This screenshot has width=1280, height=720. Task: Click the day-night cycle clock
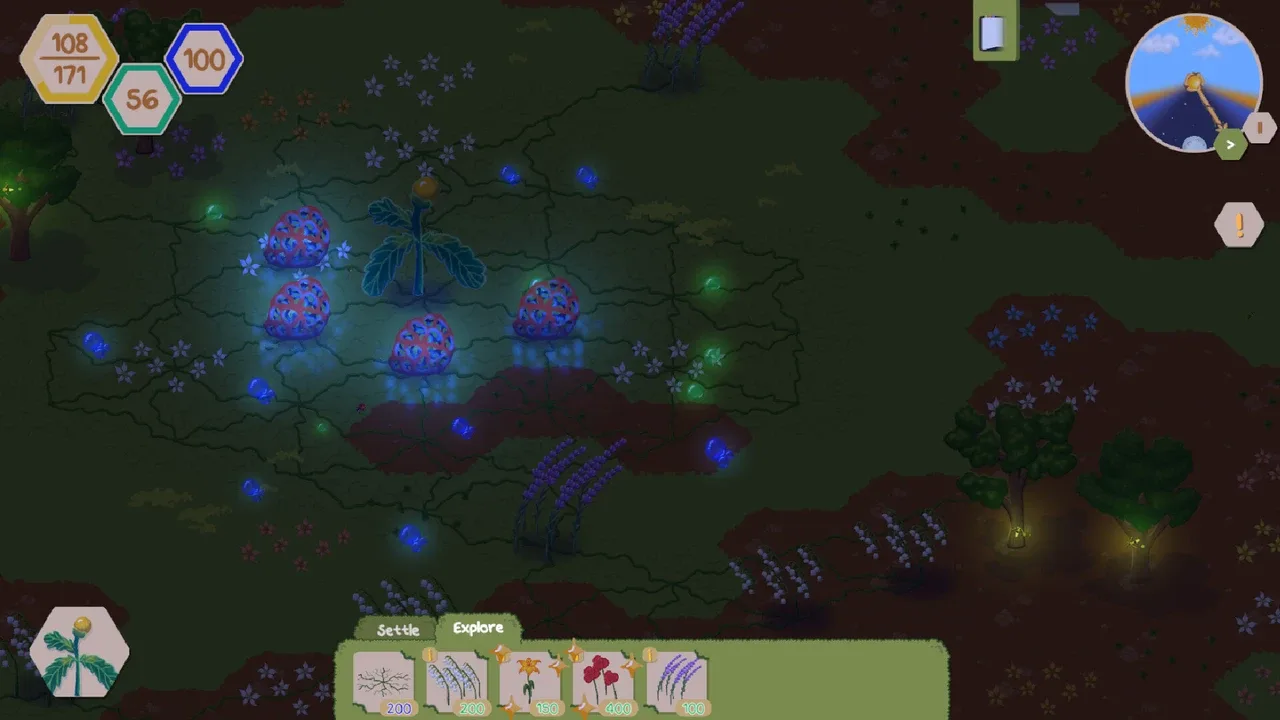point(1191,80)
